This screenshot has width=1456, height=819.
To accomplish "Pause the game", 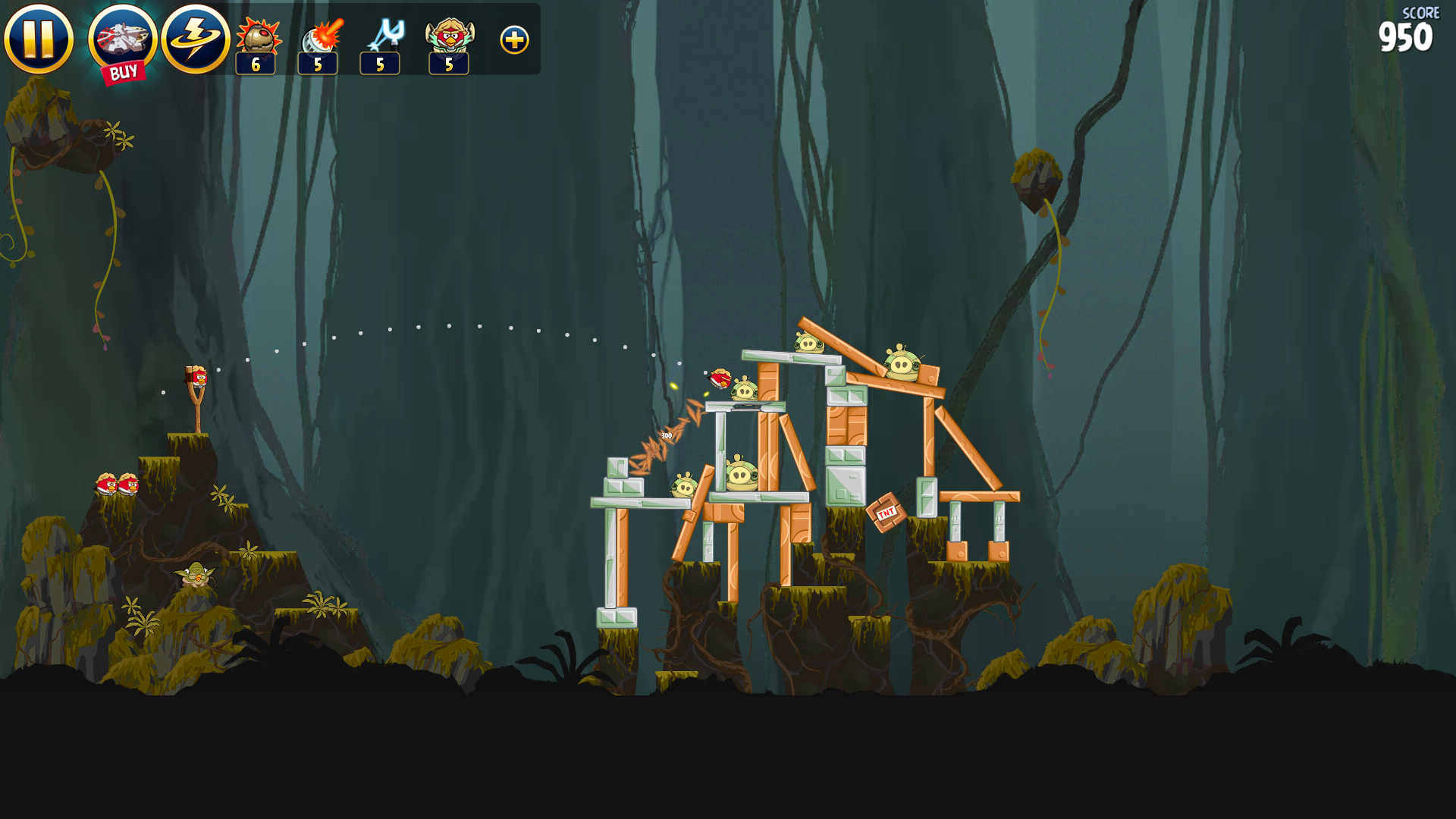I will pos(39,39).
